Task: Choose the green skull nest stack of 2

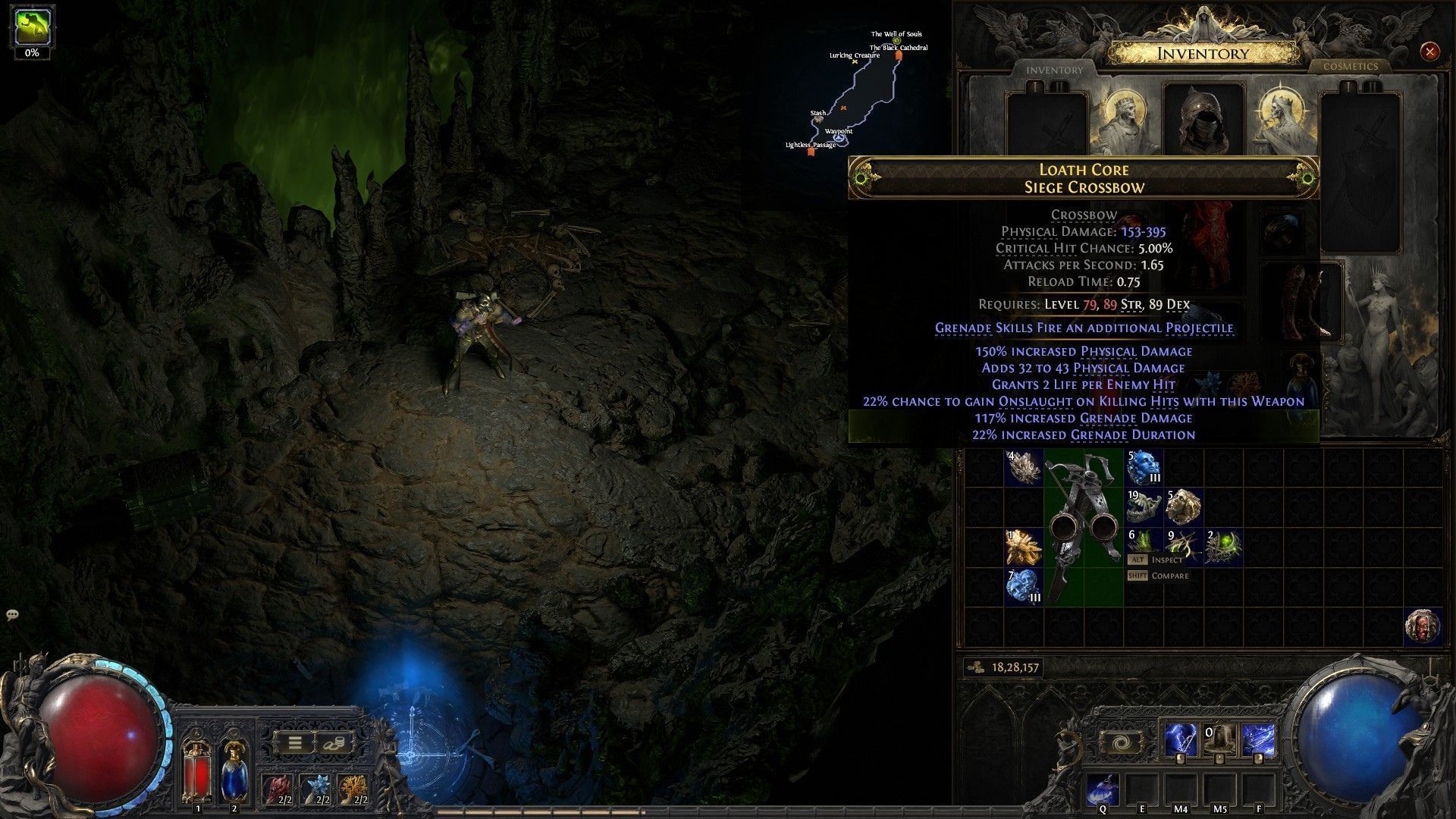Action: pos(1223,547)
